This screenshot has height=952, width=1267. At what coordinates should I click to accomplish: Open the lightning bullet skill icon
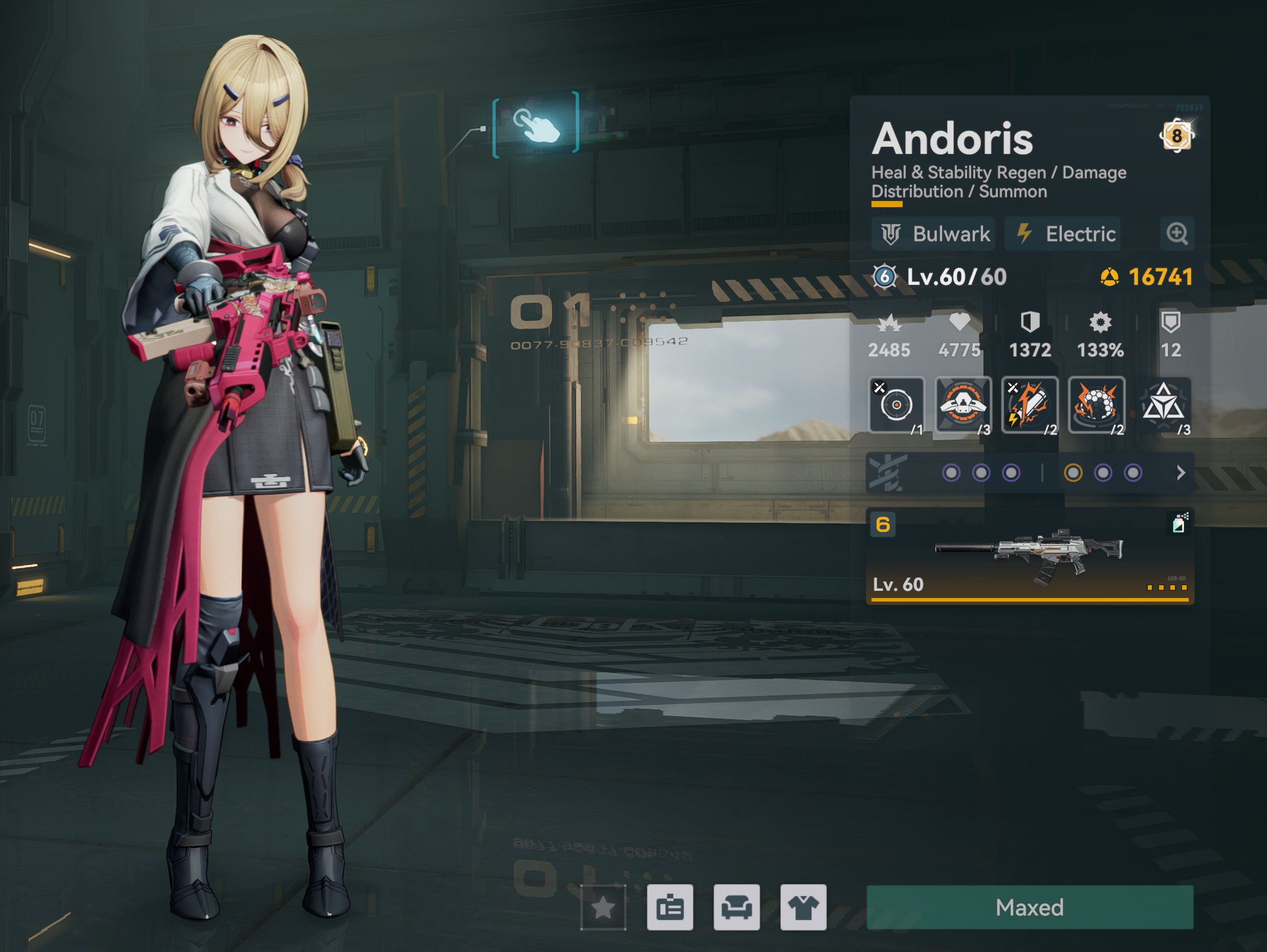1029,405
